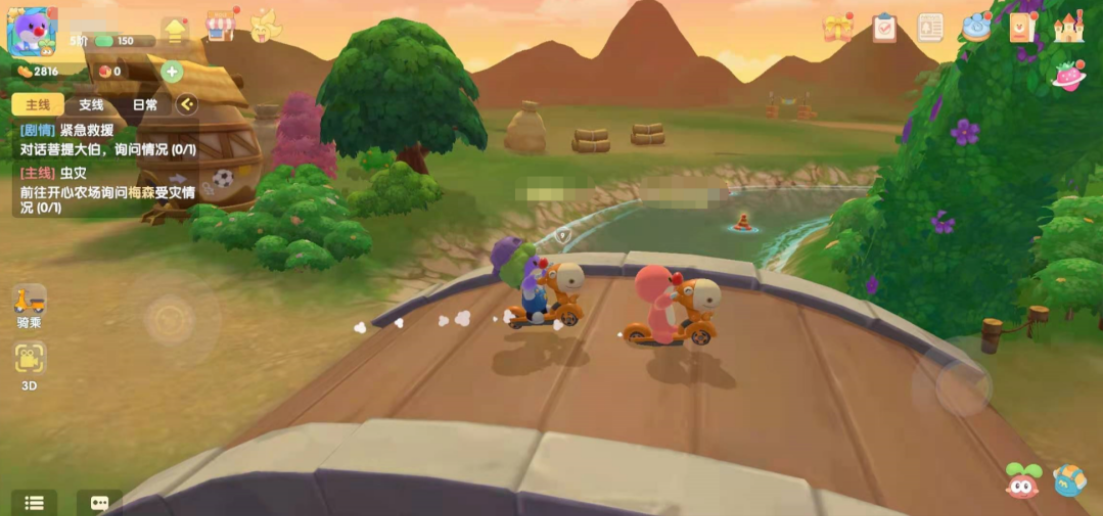Open the castle icon
Screen dimensions: 1103x516
(x=1068, y=28)
